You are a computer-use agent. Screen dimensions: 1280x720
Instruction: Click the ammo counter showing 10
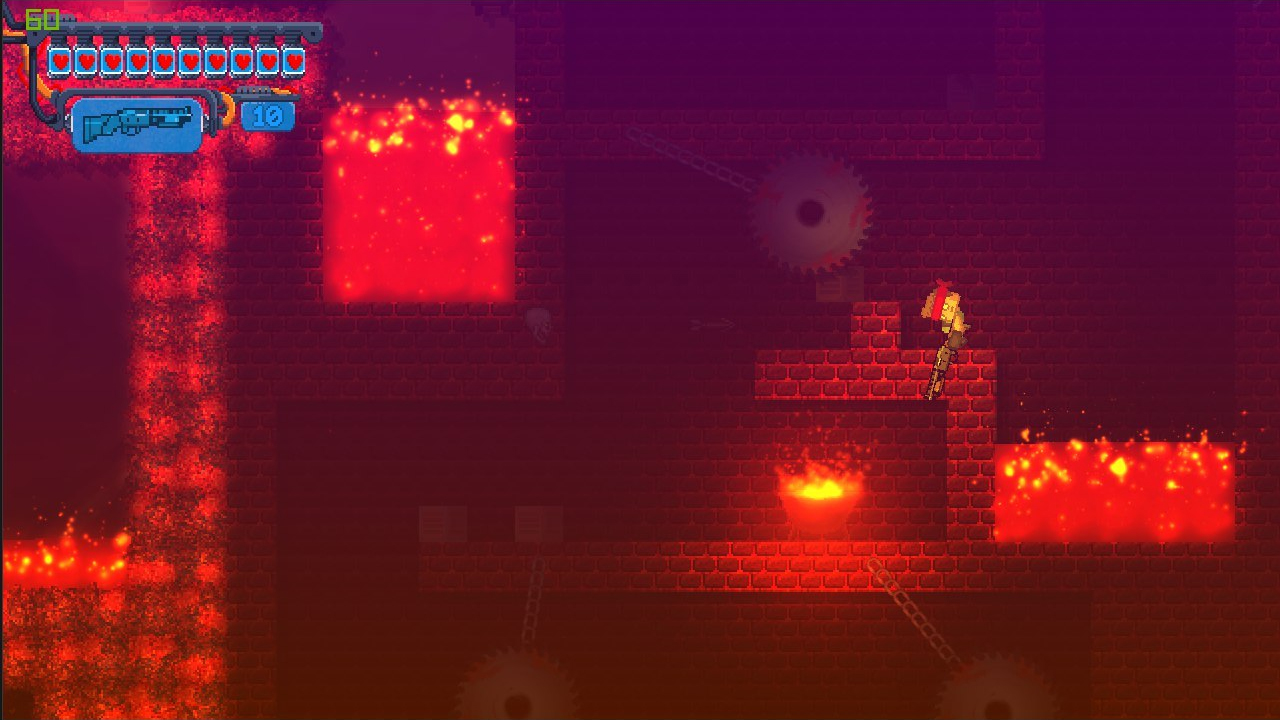[x=268, y=116]
